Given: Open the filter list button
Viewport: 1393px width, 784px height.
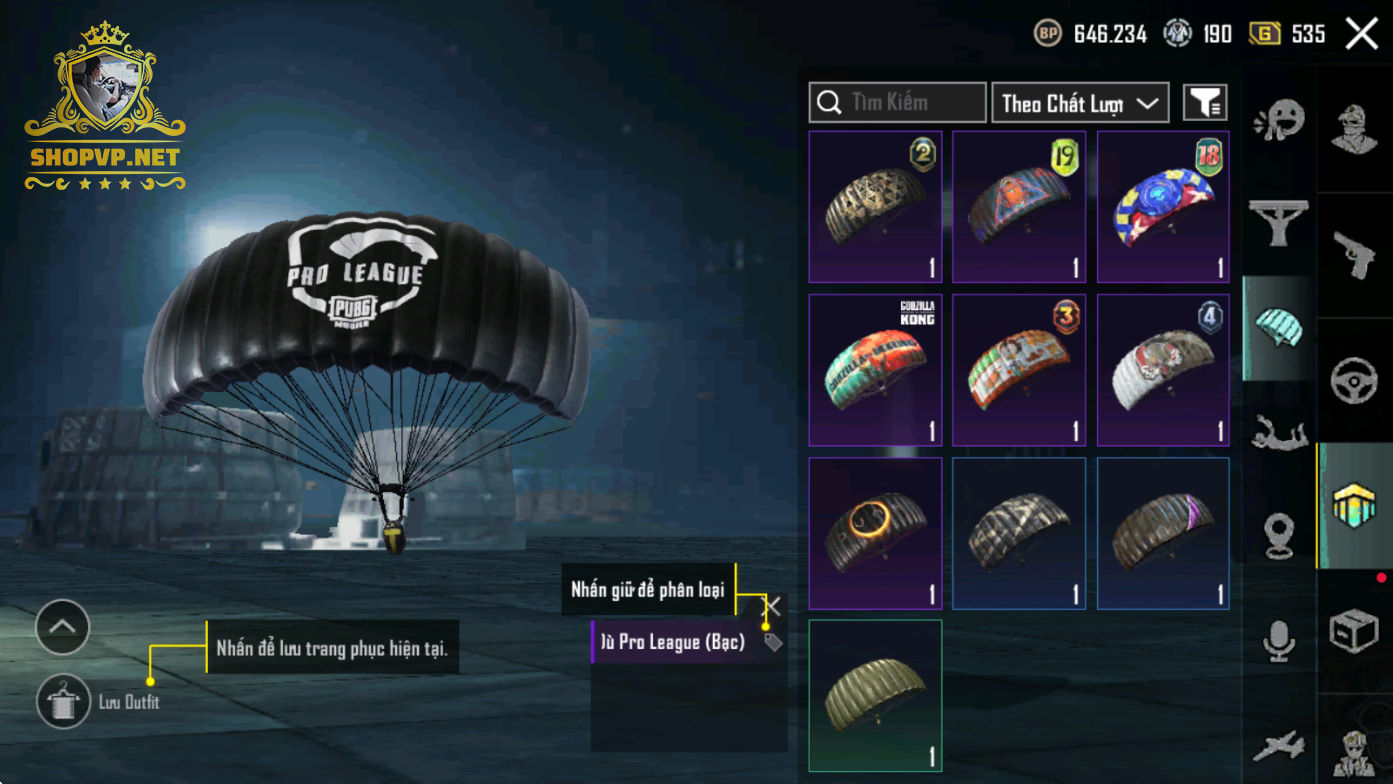Looking at the screenshot, I should tap(1205, 103).
